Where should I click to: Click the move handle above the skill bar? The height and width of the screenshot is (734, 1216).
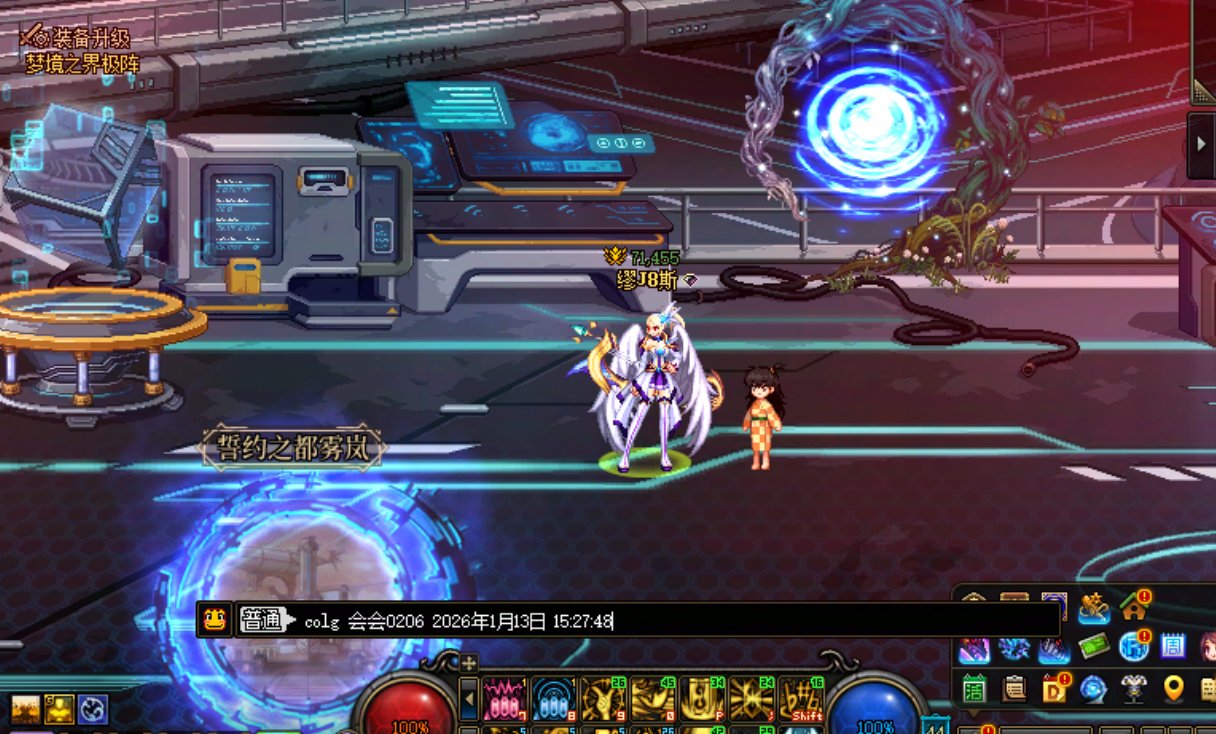(x=468, y=662)
